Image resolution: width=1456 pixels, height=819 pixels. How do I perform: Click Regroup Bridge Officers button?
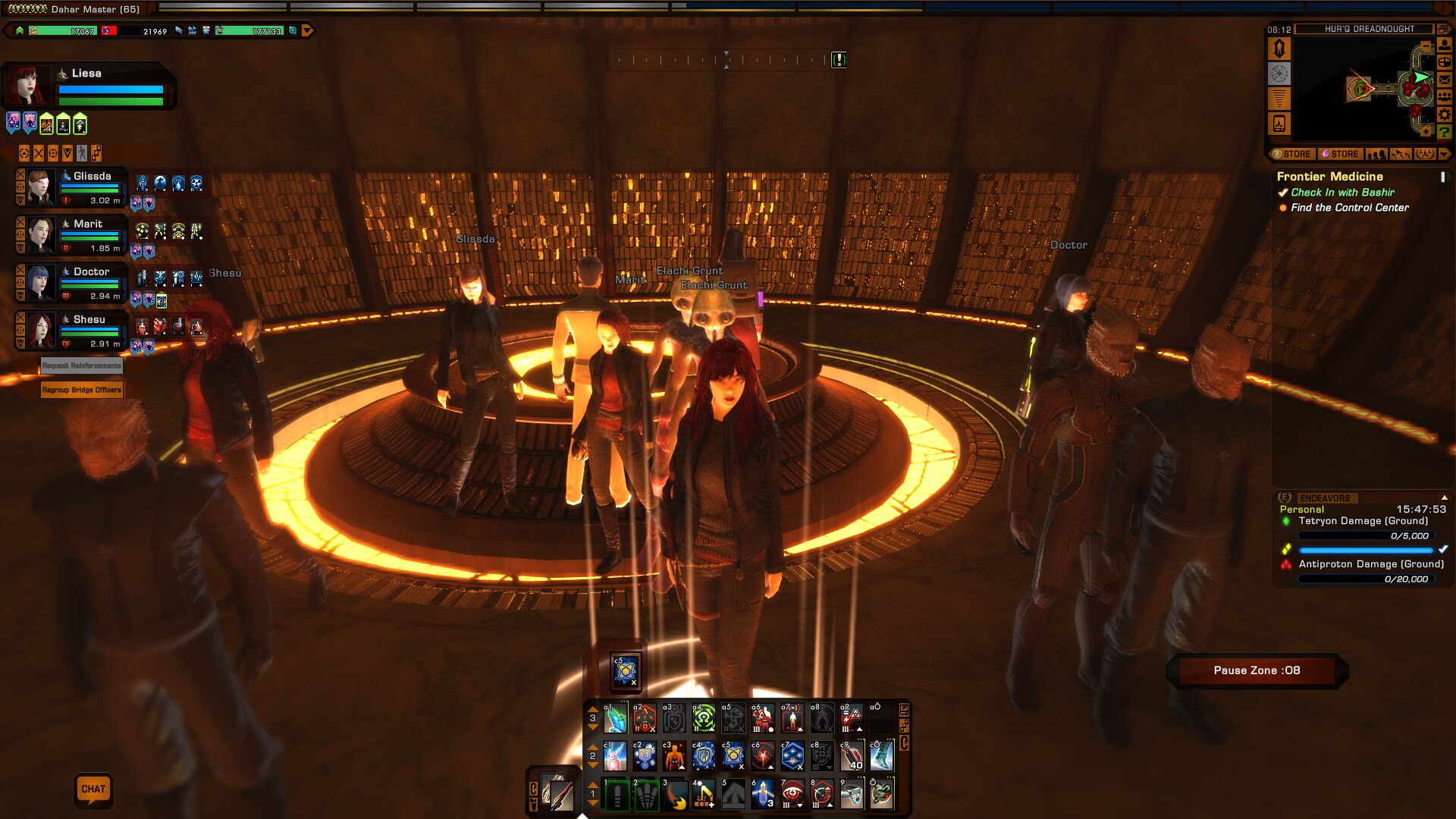click(x=82, y=390)
